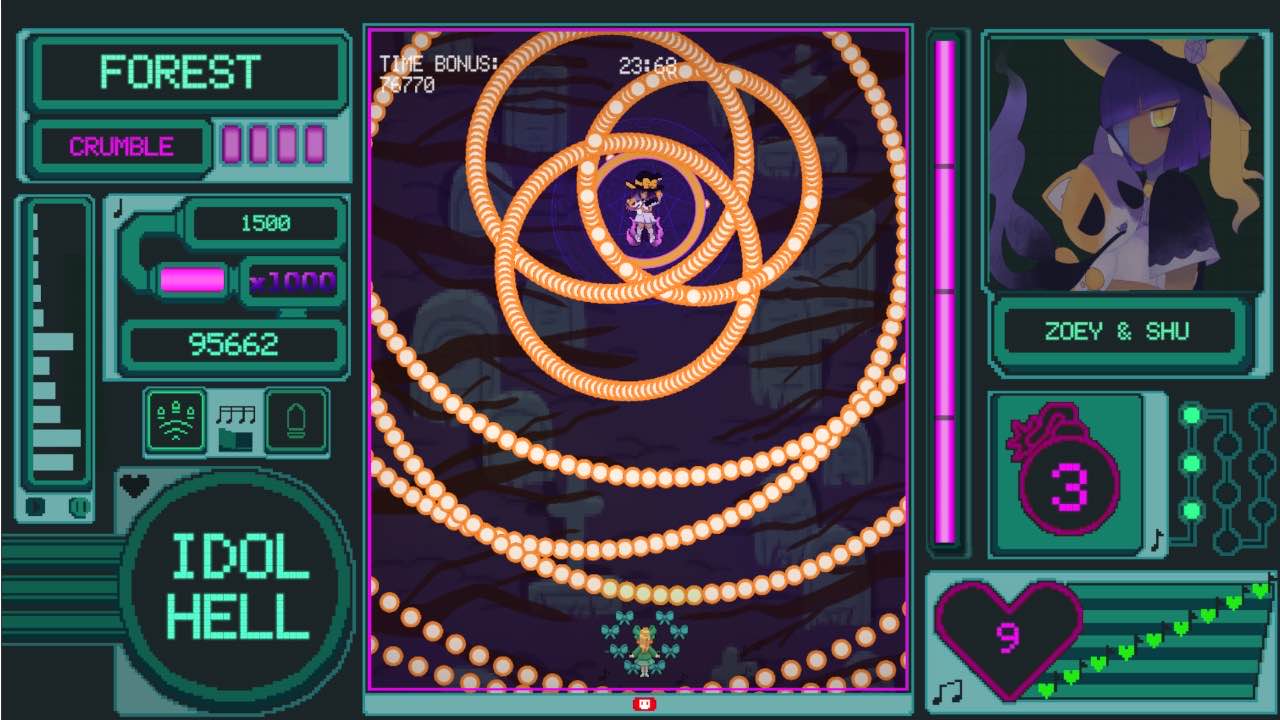Toggle the middle green circuit node
This screenshot has width=1280, height=720.
(1190, 462)
